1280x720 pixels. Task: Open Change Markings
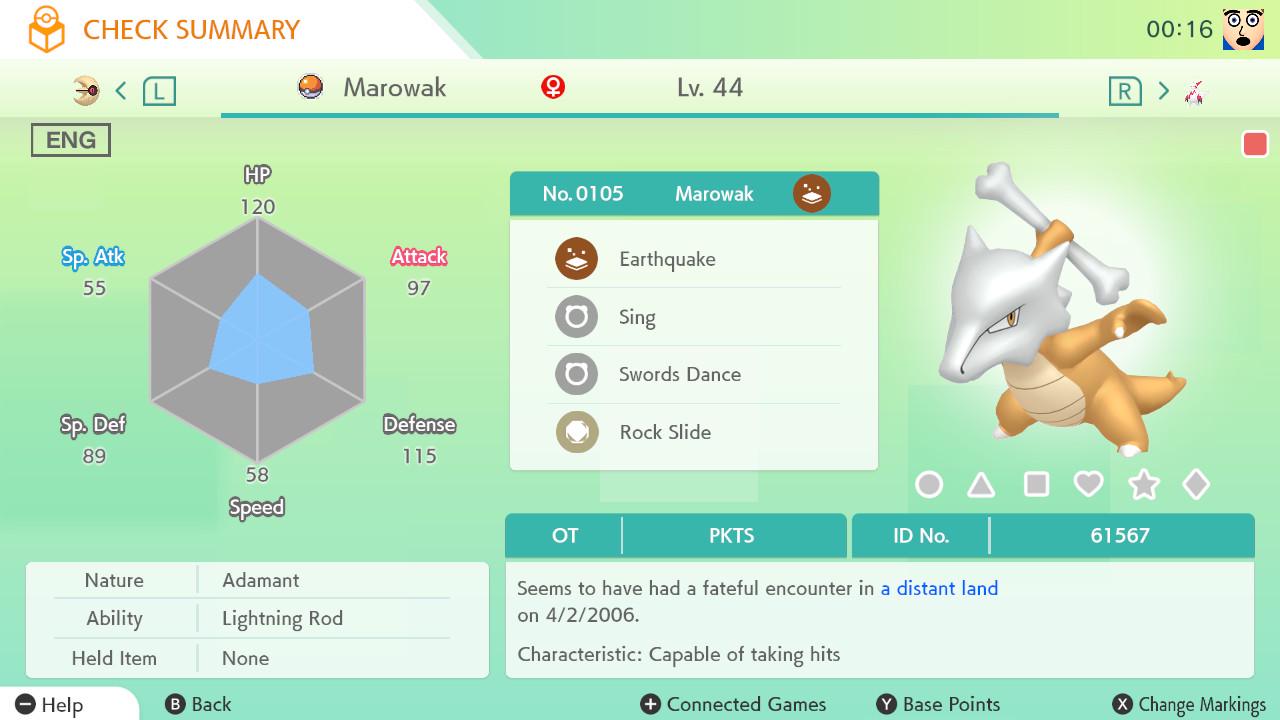pos(1190,704)
